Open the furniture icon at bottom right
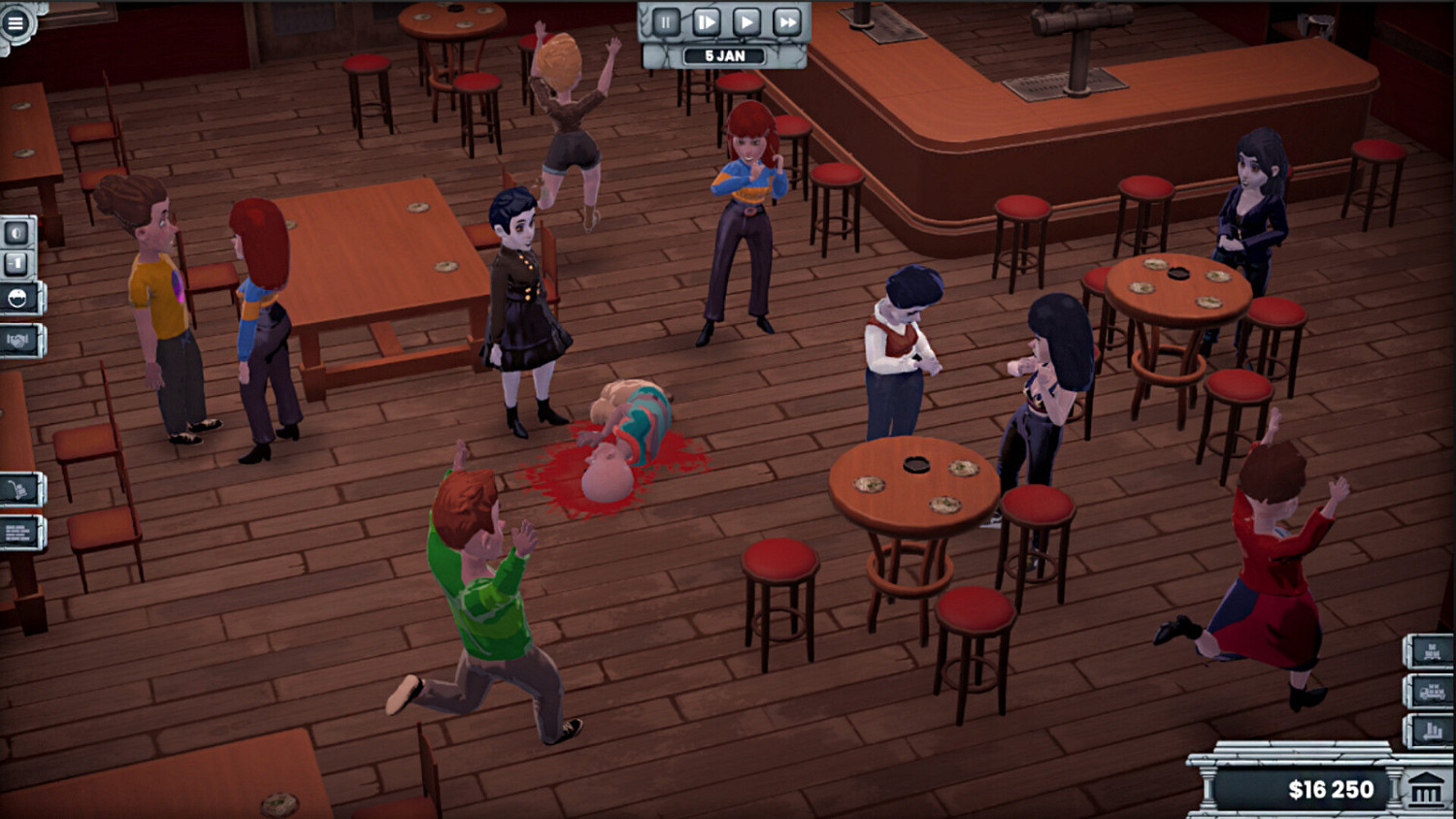This screenshot has width=1456, height=819. [x=1432, y=650]
